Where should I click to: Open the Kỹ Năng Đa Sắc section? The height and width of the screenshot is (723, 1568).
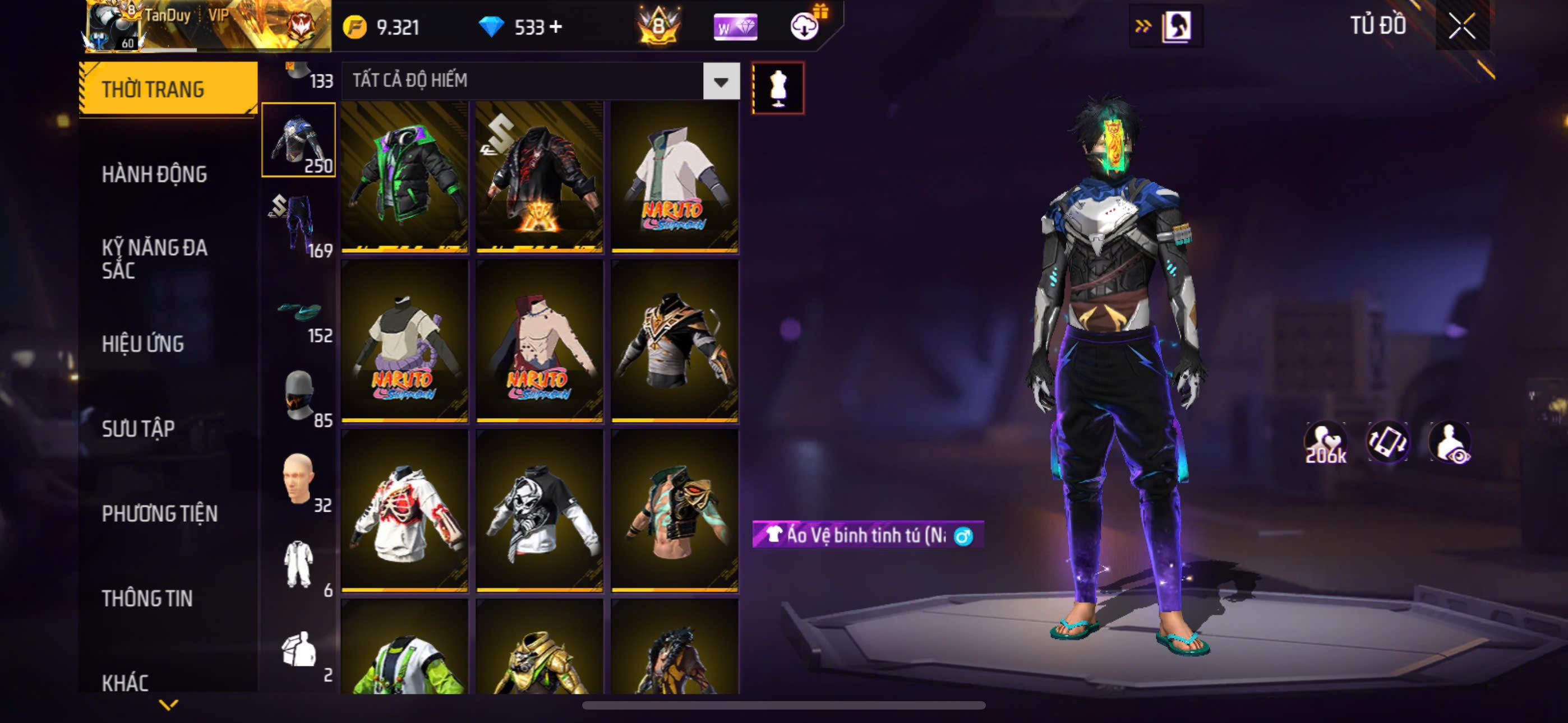coord(155,258)
